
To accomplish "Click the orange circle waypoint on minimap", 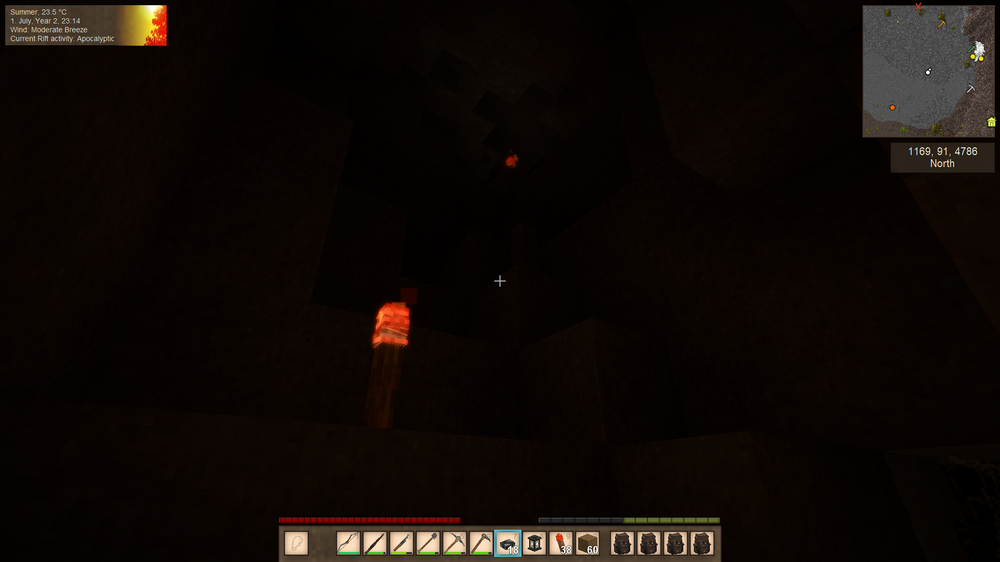I will [x=893, y=107].
